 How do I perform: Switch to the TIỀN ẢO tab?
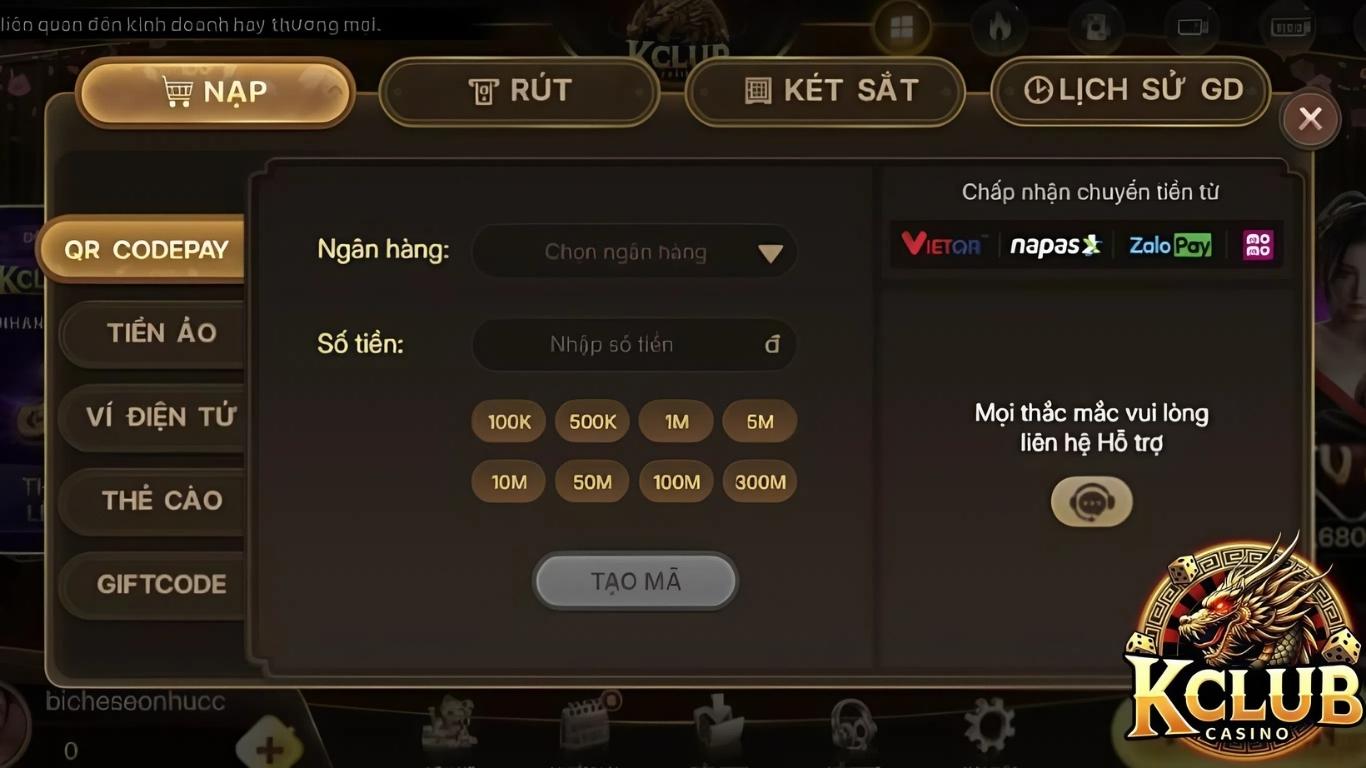152,333
